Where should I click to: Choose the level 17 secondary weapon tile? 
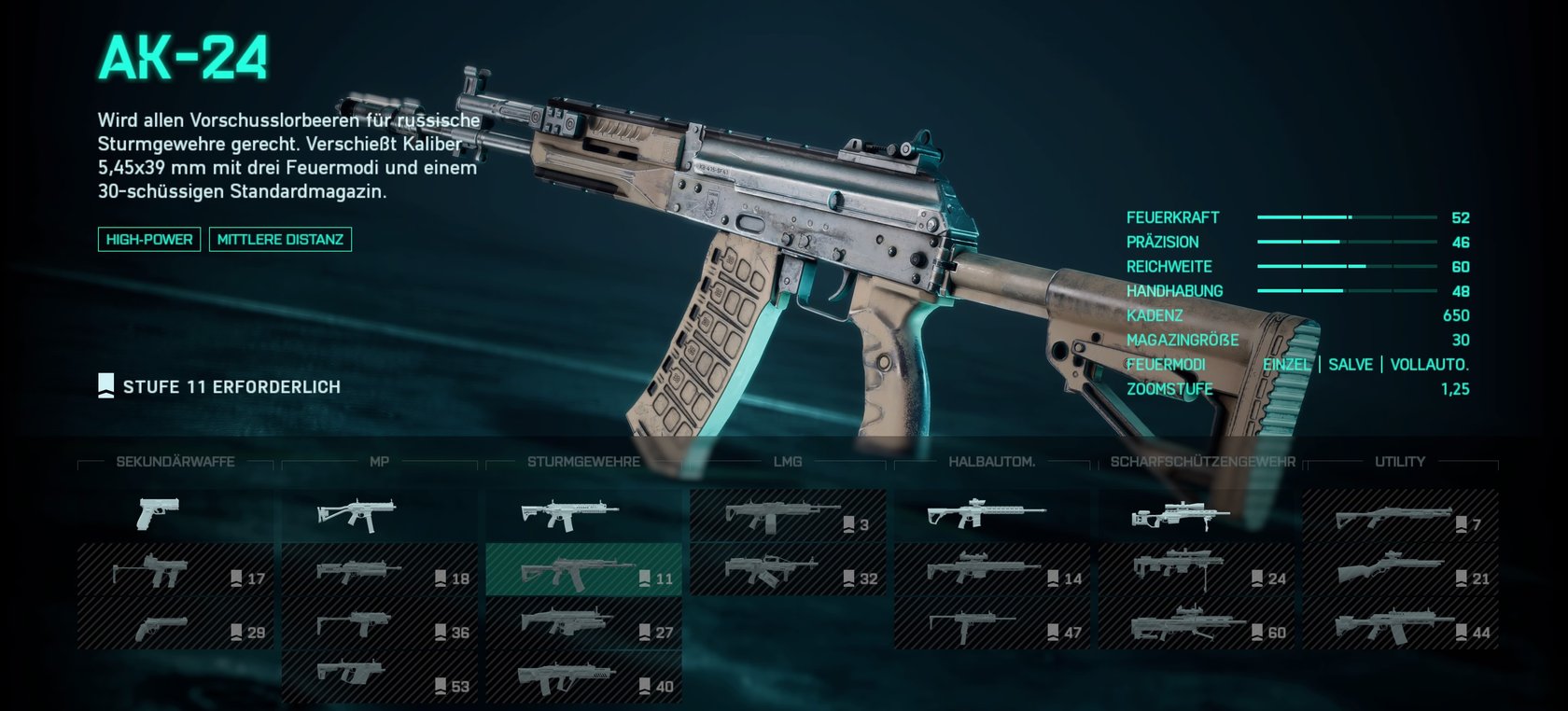pyautogui.click(x=175, y=569)
